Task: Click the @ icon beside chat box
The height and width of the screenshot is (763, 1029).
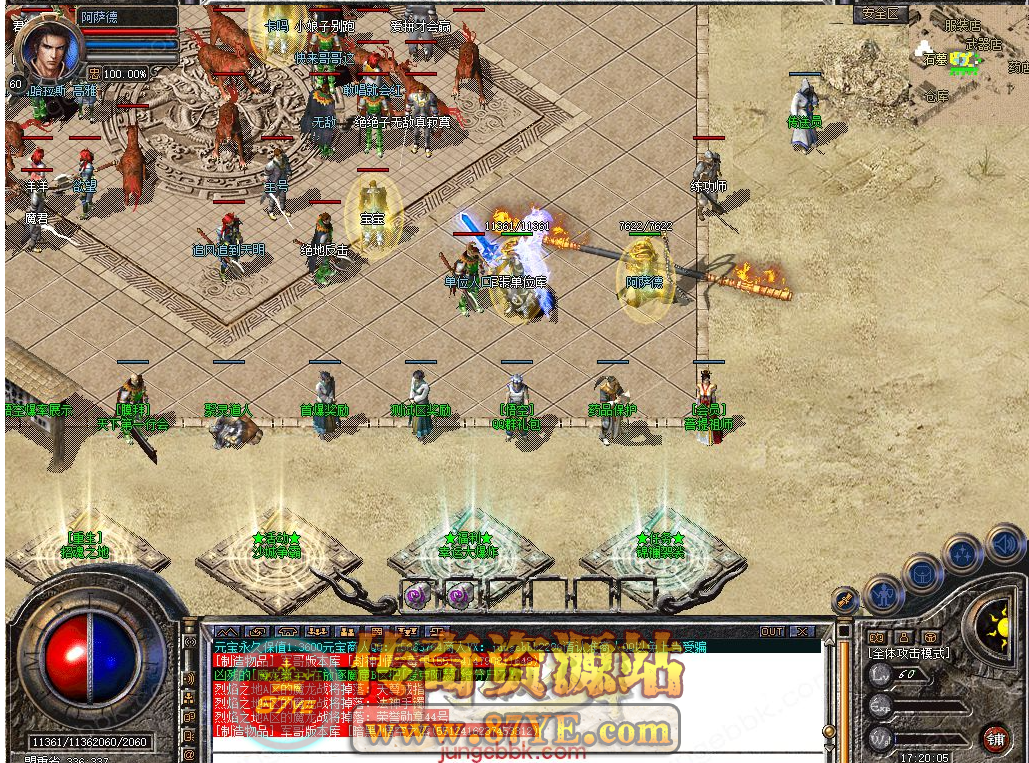Action: point(187,753)
